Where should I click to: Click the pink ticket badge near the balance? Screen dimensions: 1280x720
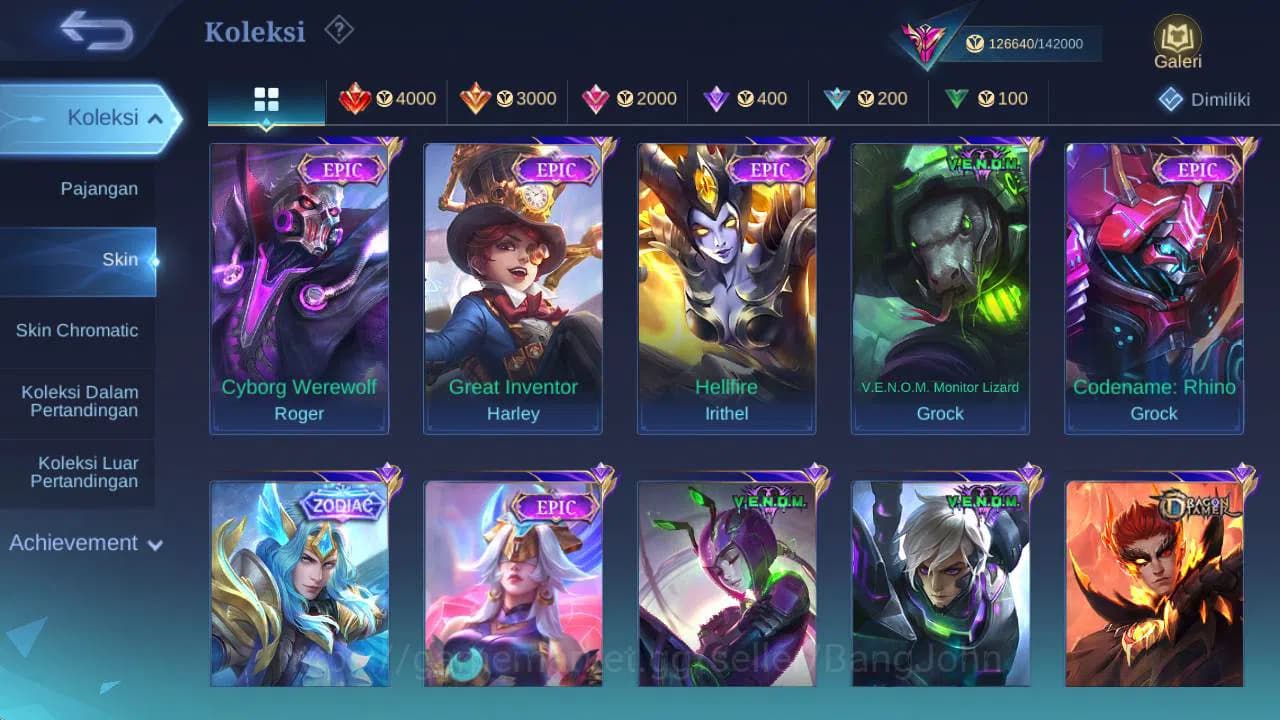[925, 43]
